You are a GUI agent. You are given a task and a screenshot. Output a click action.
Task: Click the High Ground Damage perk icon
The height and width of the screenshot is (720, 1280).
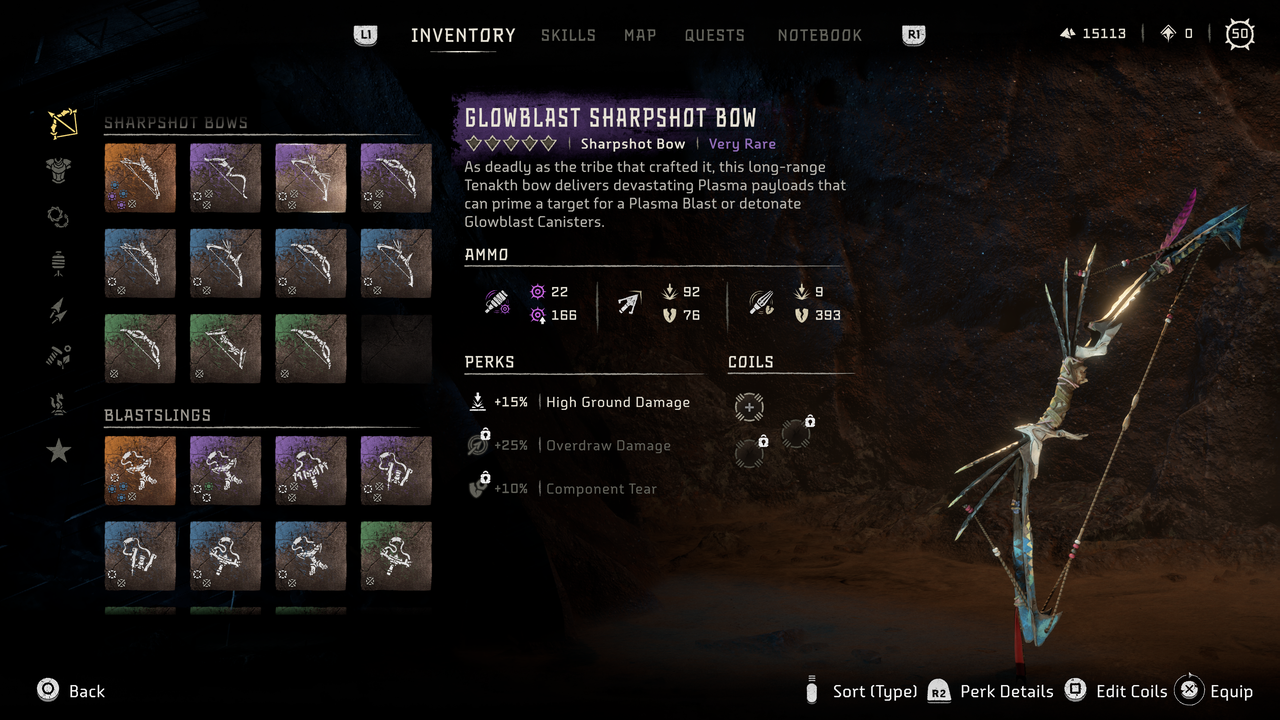[478, 401]
